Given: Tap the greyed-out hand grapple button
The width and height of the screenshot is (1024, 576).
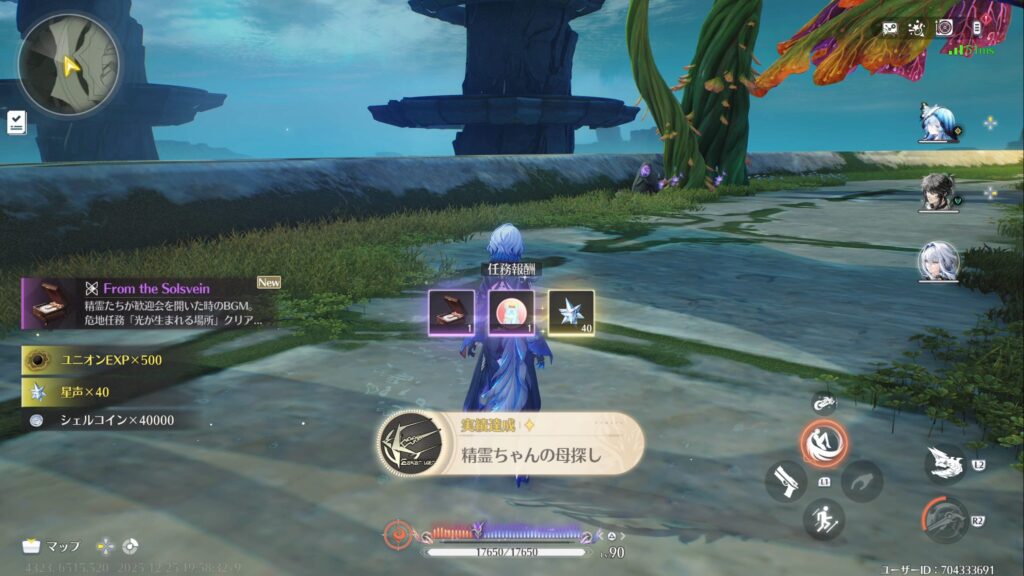Looking at the screenshot, I should 862,481.
